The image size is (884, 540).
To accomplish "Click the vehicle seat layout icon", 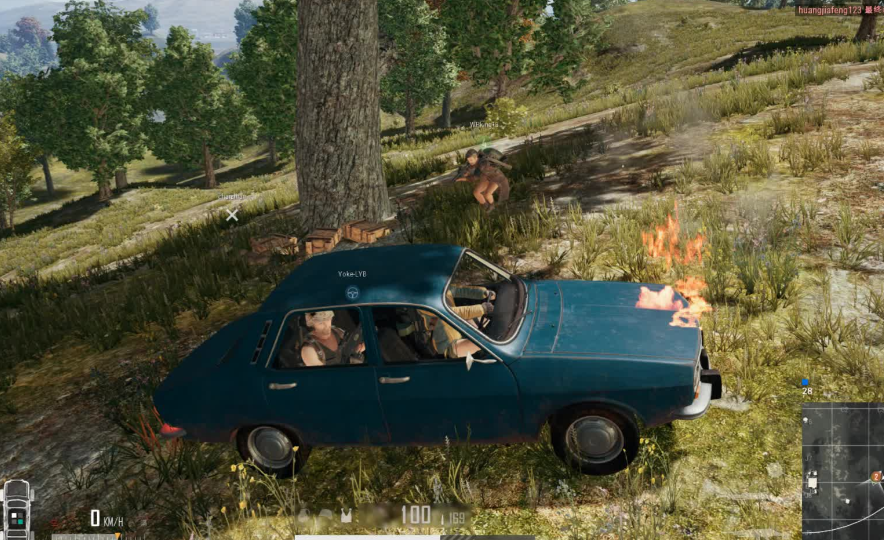I will click(18, 508).
